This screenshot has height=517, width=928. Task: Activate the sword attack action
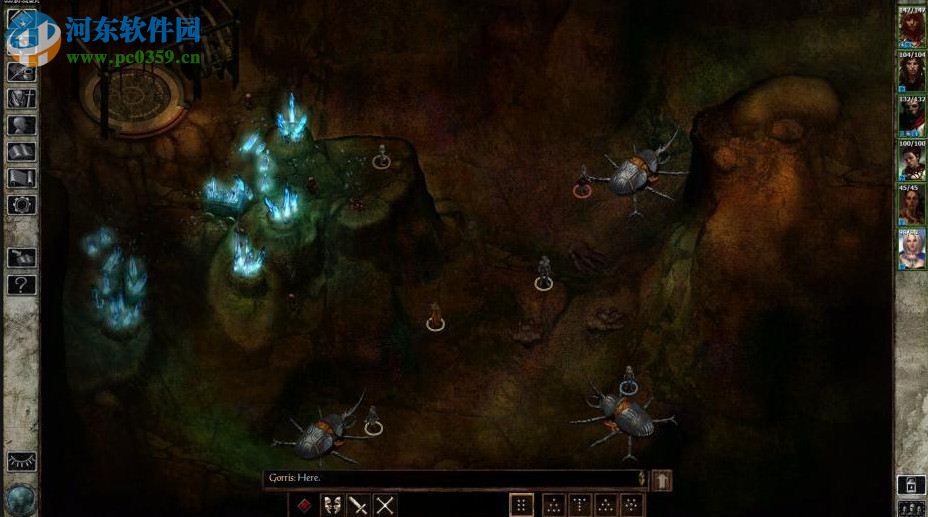pos(358,505)
